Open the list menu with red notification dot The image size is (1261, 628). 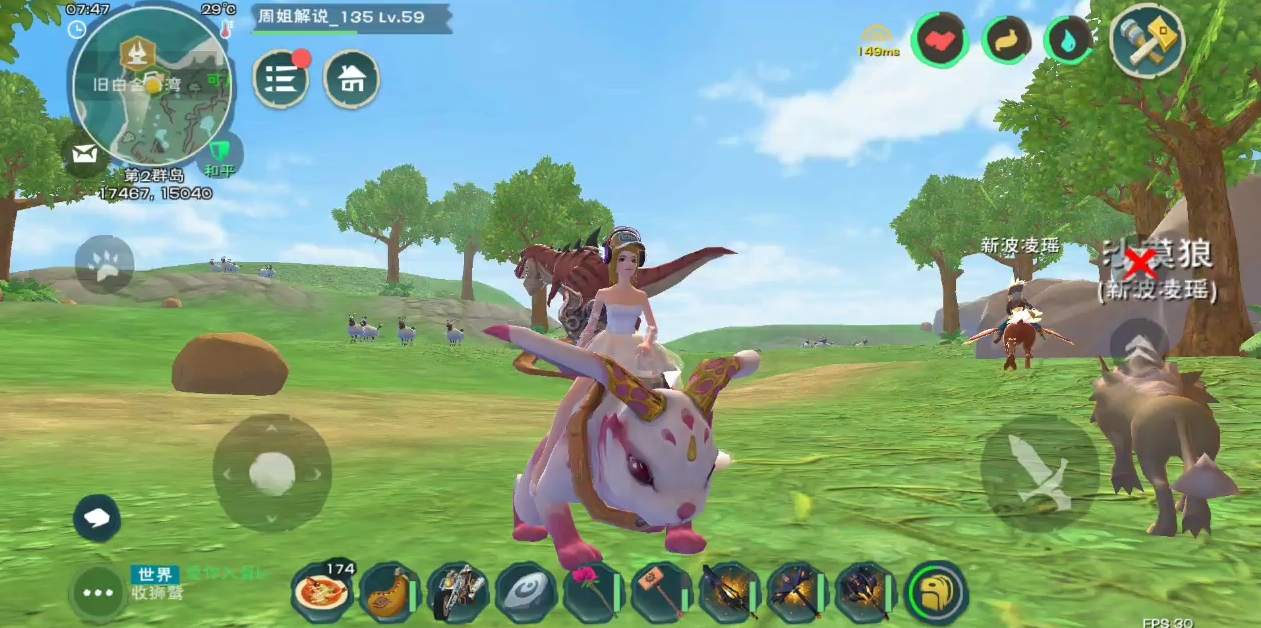[x=281, y=79]
